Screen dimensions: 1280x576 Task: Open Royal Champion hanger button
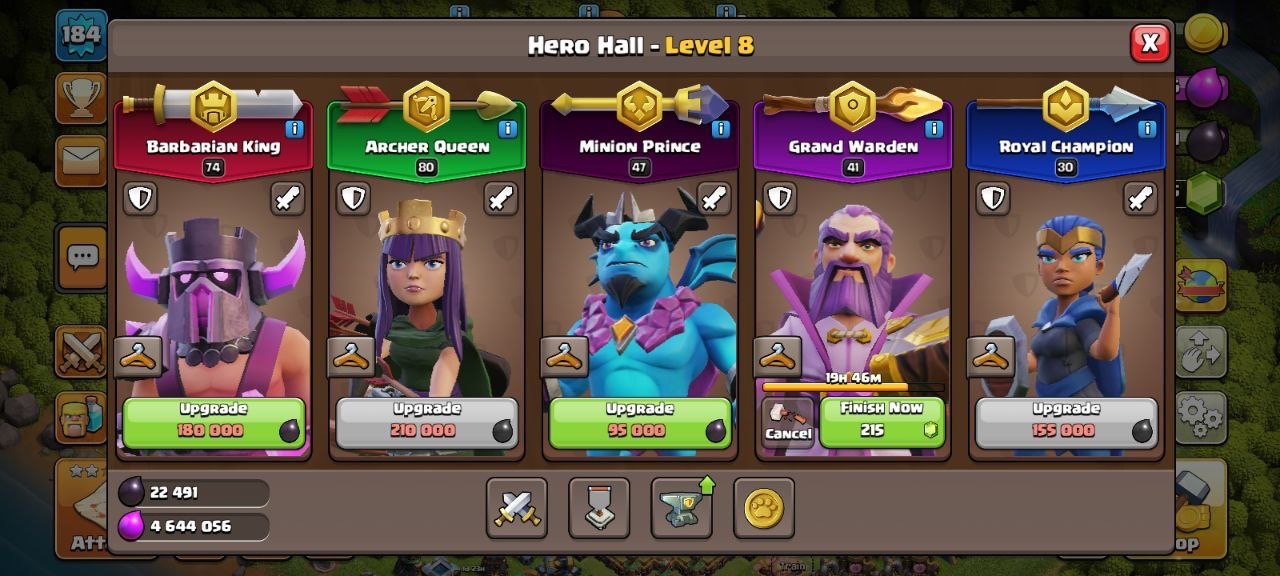click(991, 356)
